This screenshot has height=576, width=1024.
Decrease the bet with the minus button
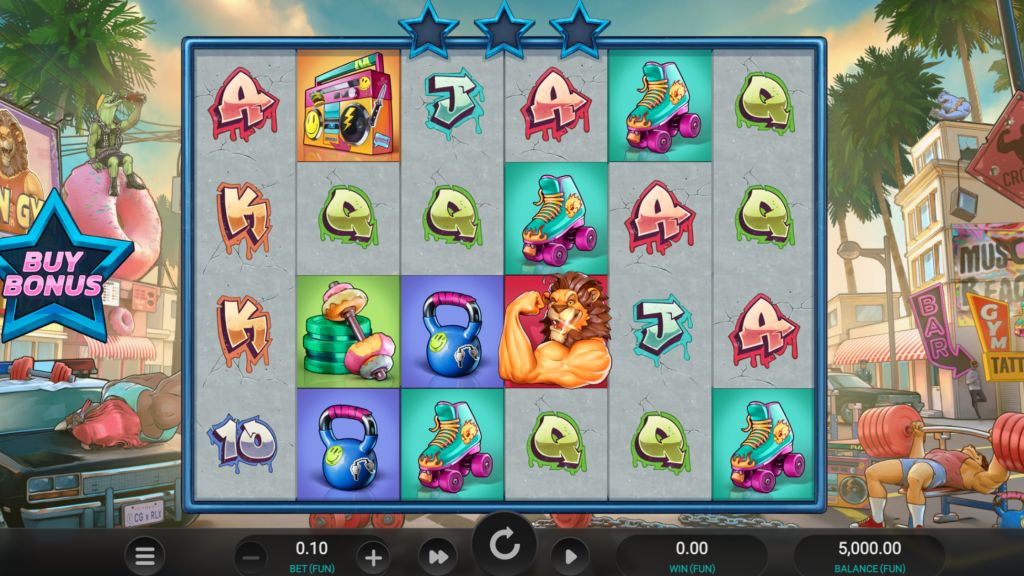(x=254, y=557)
